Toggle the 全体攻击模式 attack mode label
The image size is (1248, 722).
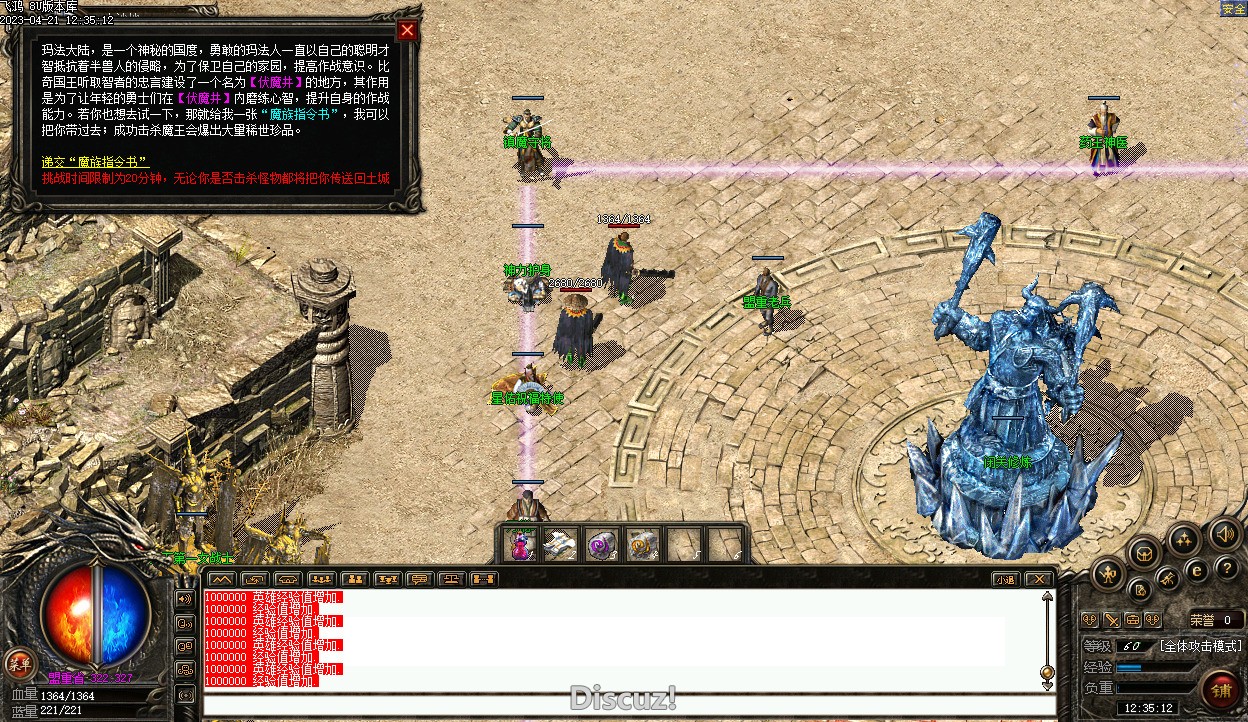(x=1200, y=646)
